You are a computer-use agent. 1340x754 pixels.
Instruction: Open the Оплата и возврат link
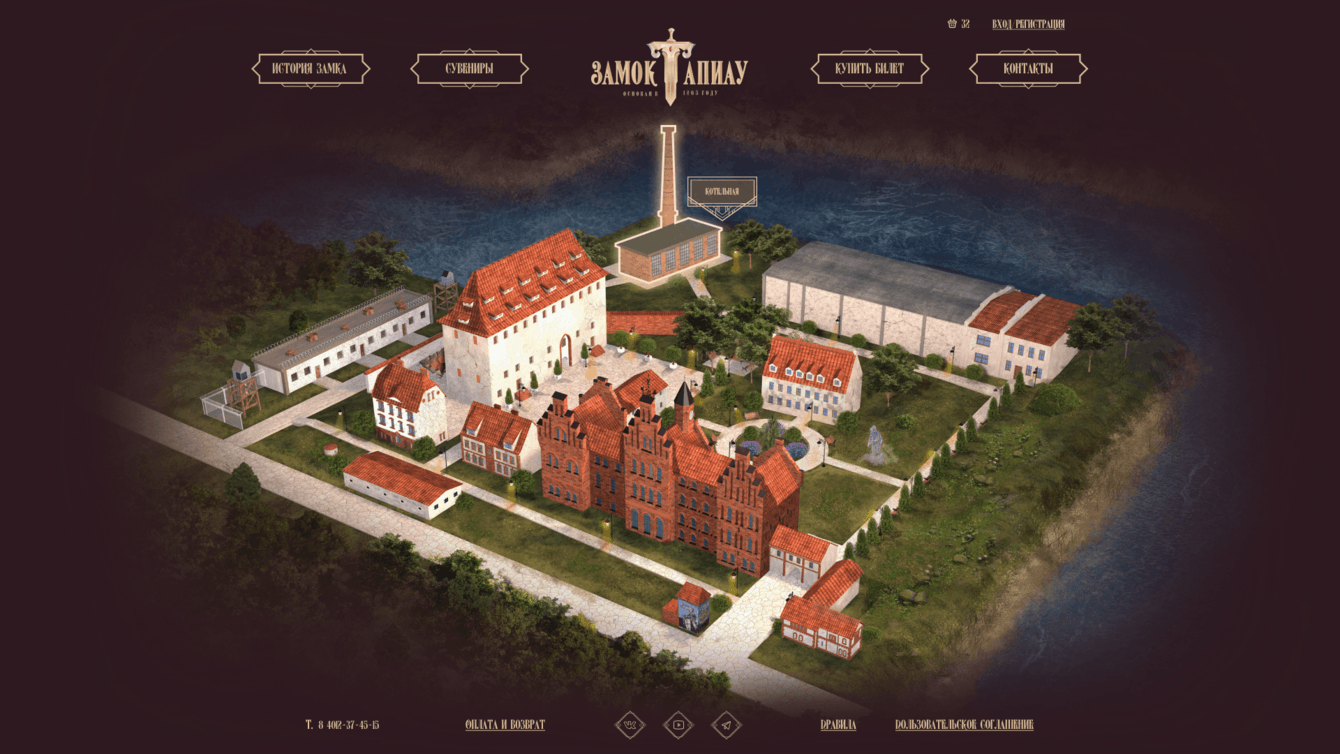tap(505, 725)
